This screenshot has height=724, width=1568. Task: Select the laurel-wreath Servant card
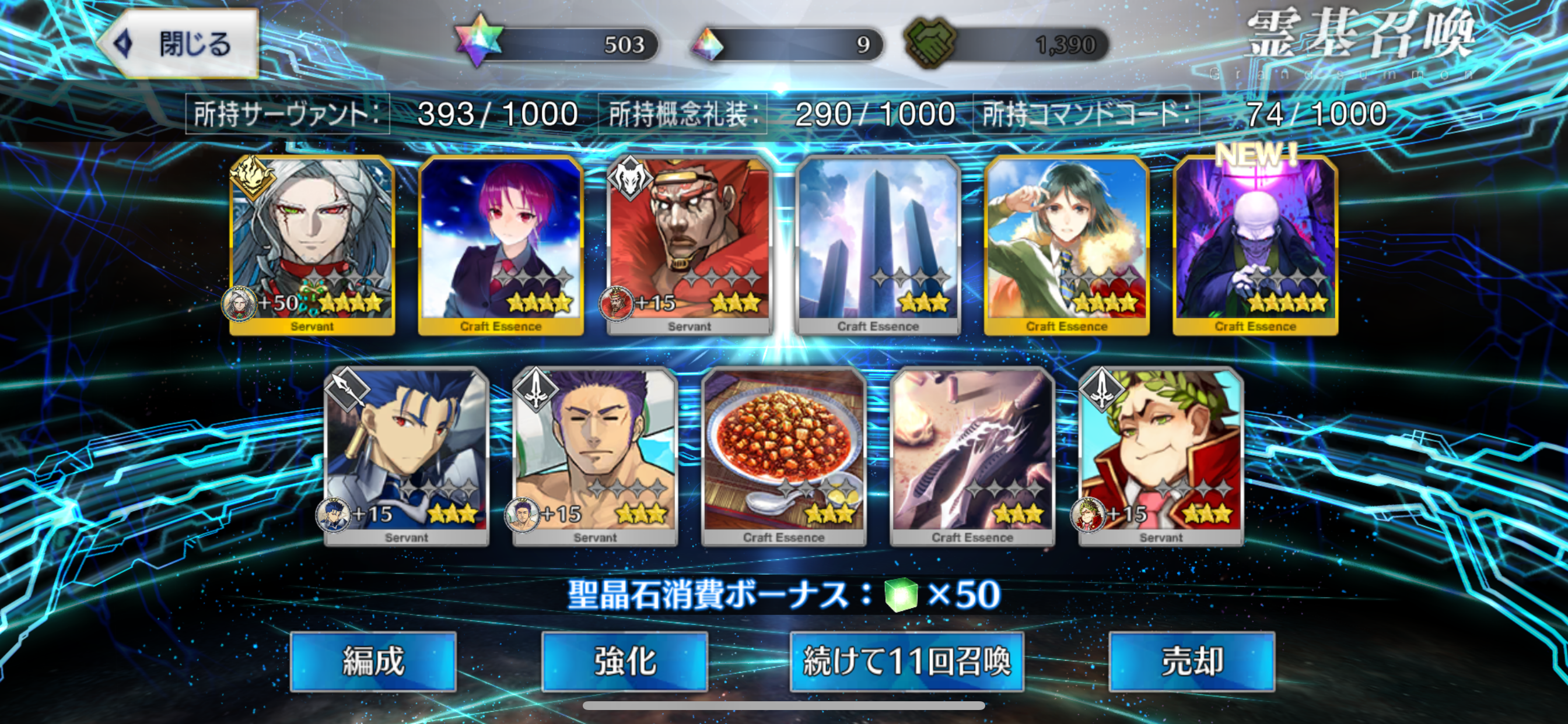click(1161, 455)
